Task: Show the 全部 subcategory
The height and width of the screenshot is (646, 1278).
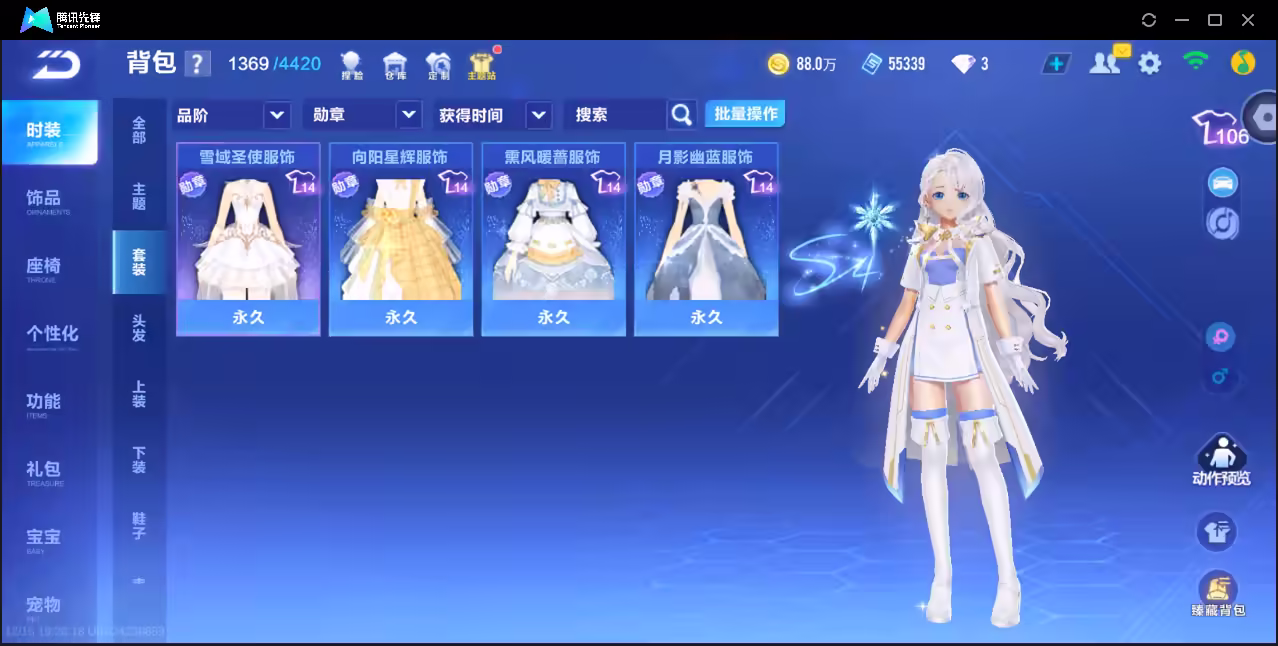Action: pos(139,130)
